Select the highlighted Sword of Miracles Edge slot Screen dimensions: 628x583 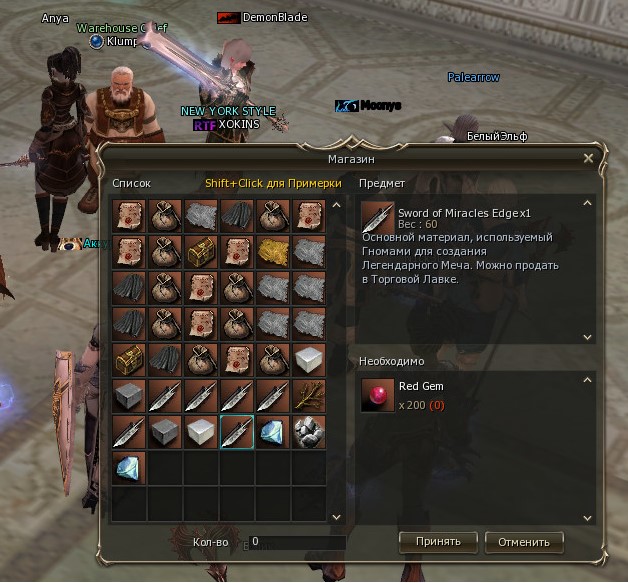pos(237,432)
